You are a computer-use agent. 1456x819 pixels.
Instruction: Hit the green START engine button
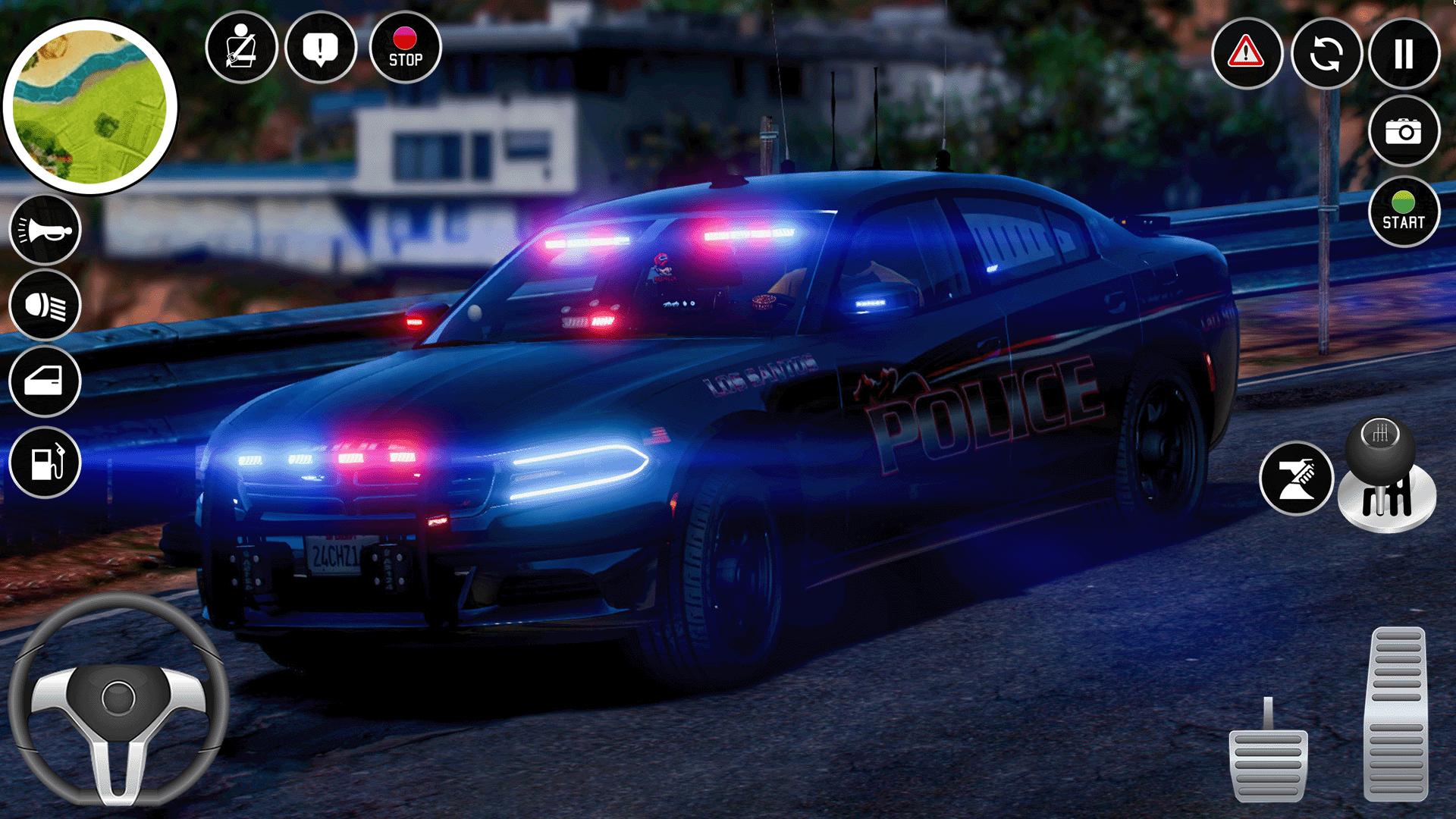1404,212
